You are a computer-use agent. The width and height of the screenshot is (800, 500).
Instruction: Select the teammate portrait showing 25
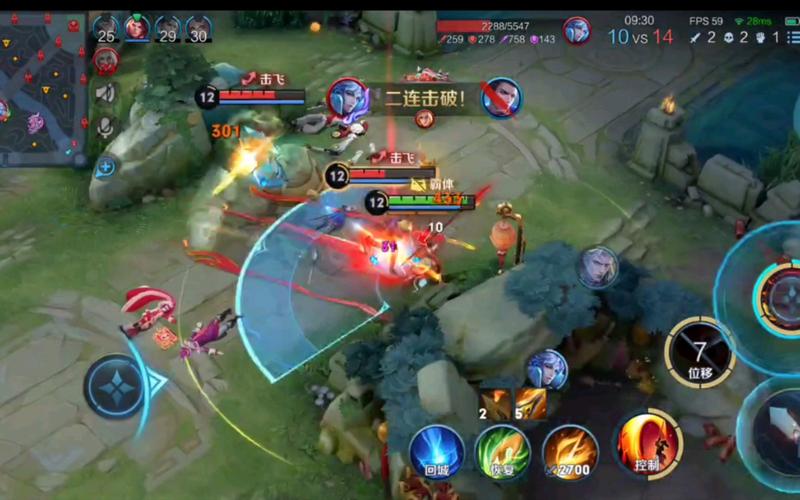click(x=106, y=29)
